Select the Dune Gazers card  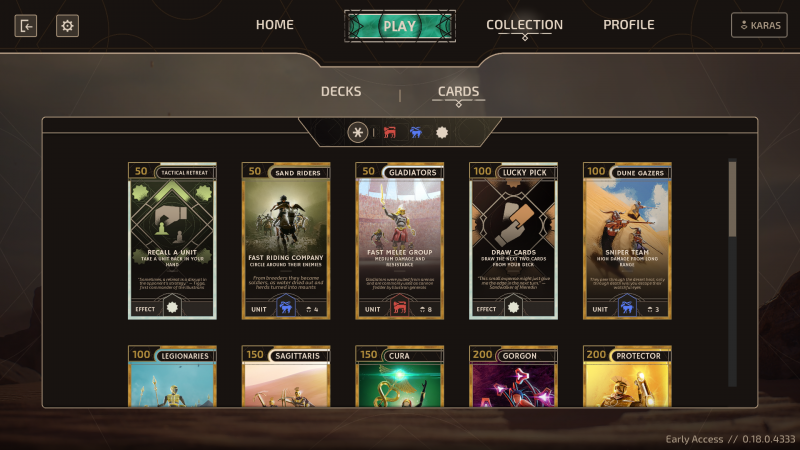coord(628,240)
